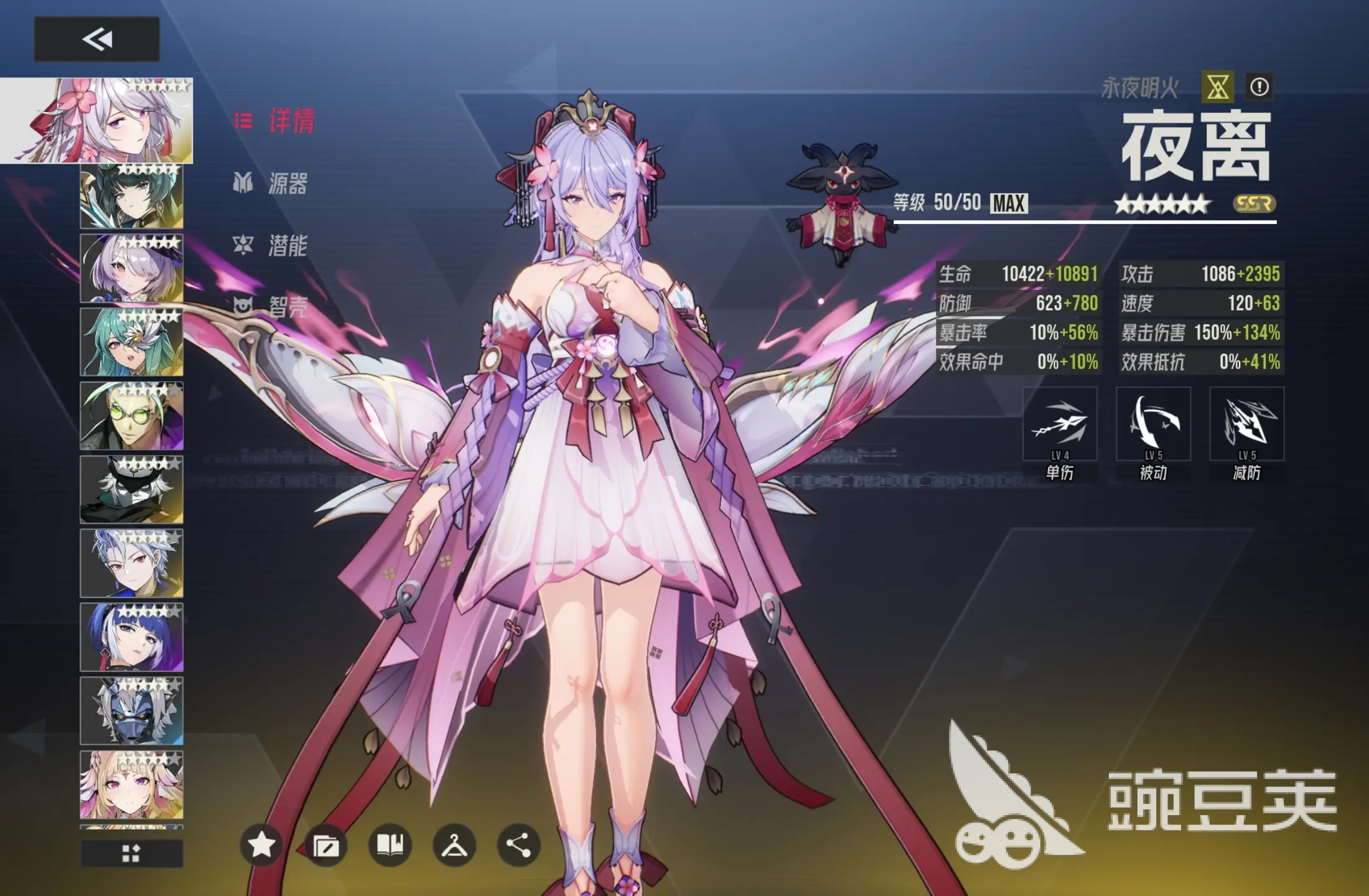Open the clothes hanger skin button
The width and height of the screenshot is (1369, 896).
[x=454, y=844]
